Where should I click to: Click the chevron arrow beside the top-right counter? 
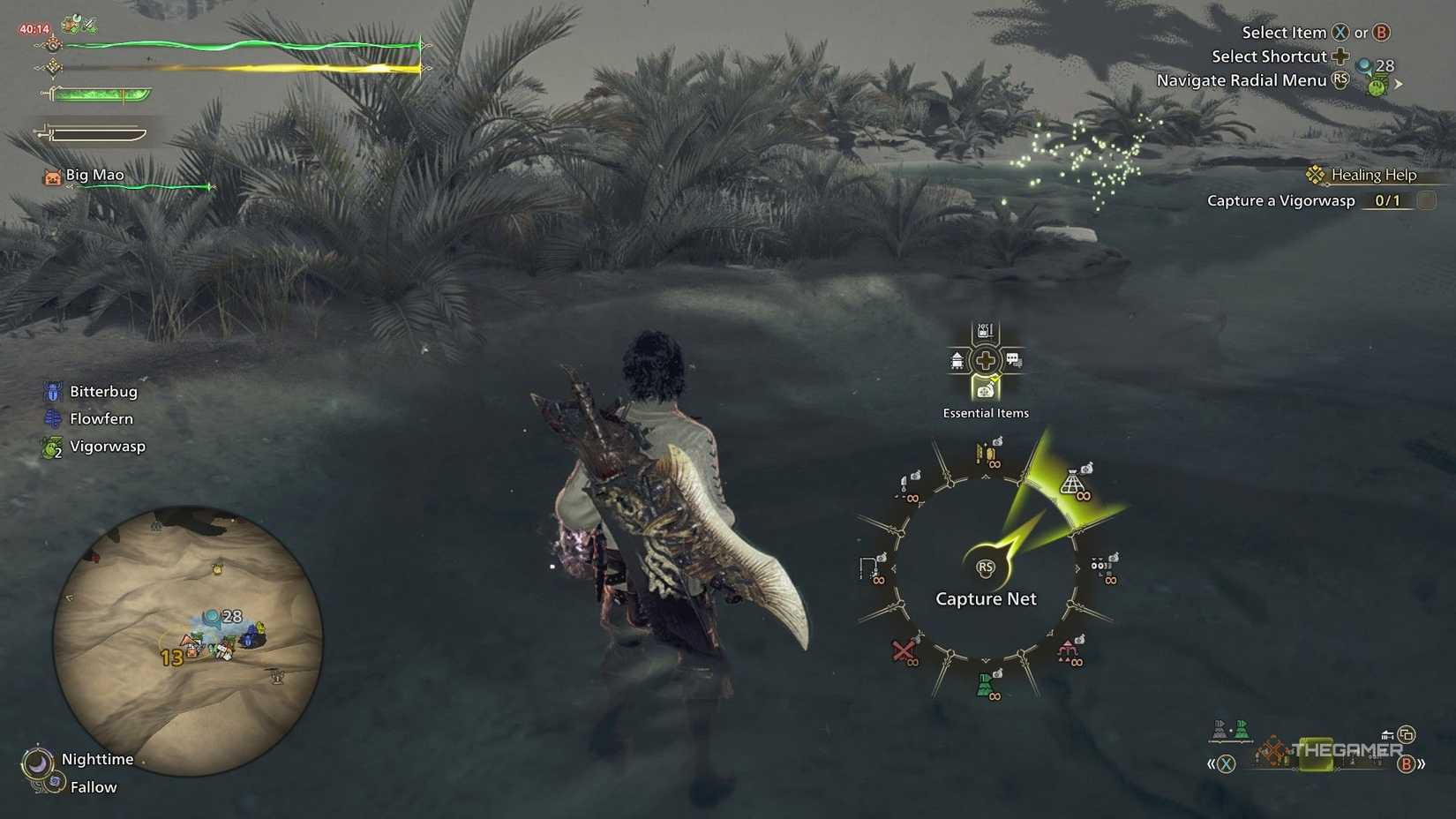[x=1399, y=84]
